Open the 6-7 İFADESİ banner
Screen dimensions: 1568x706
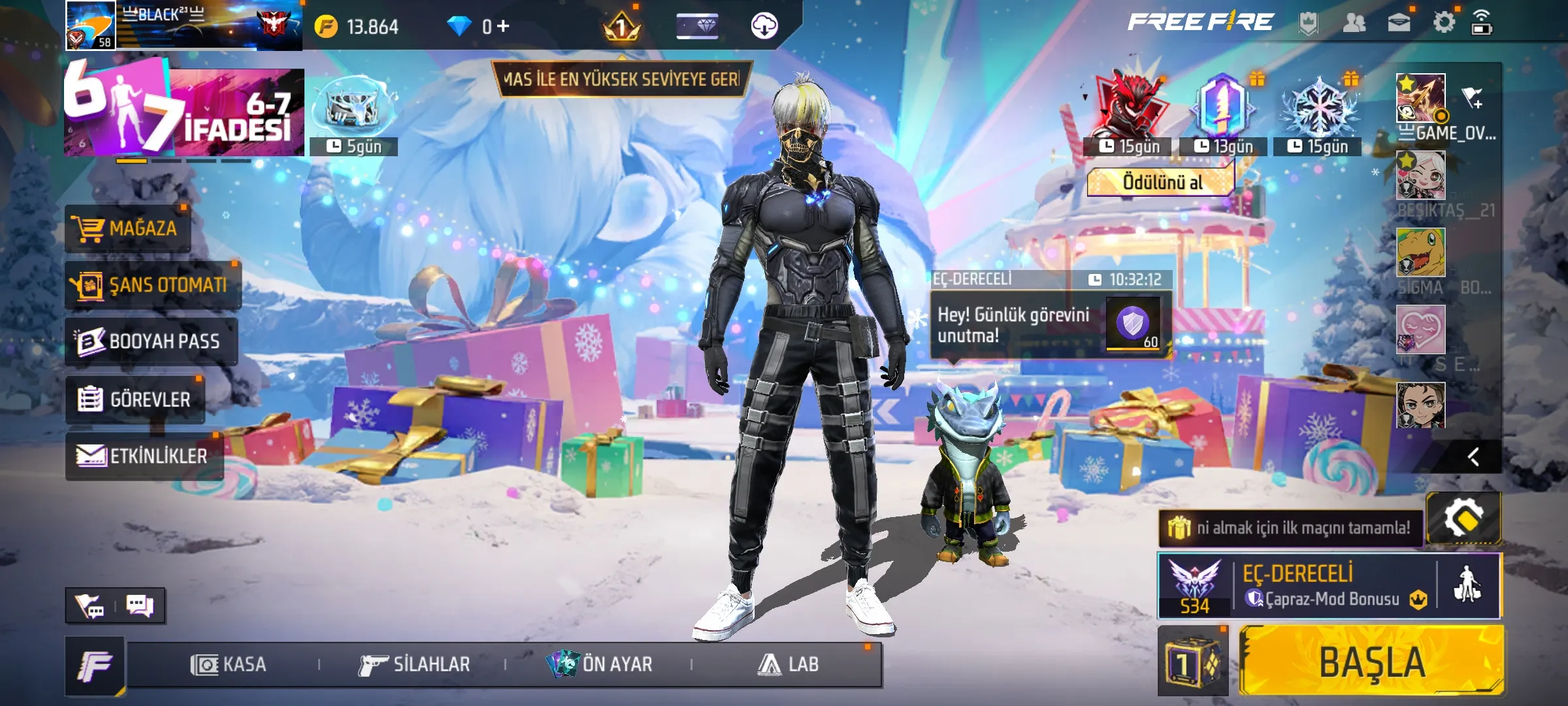[x=184, y=111]
